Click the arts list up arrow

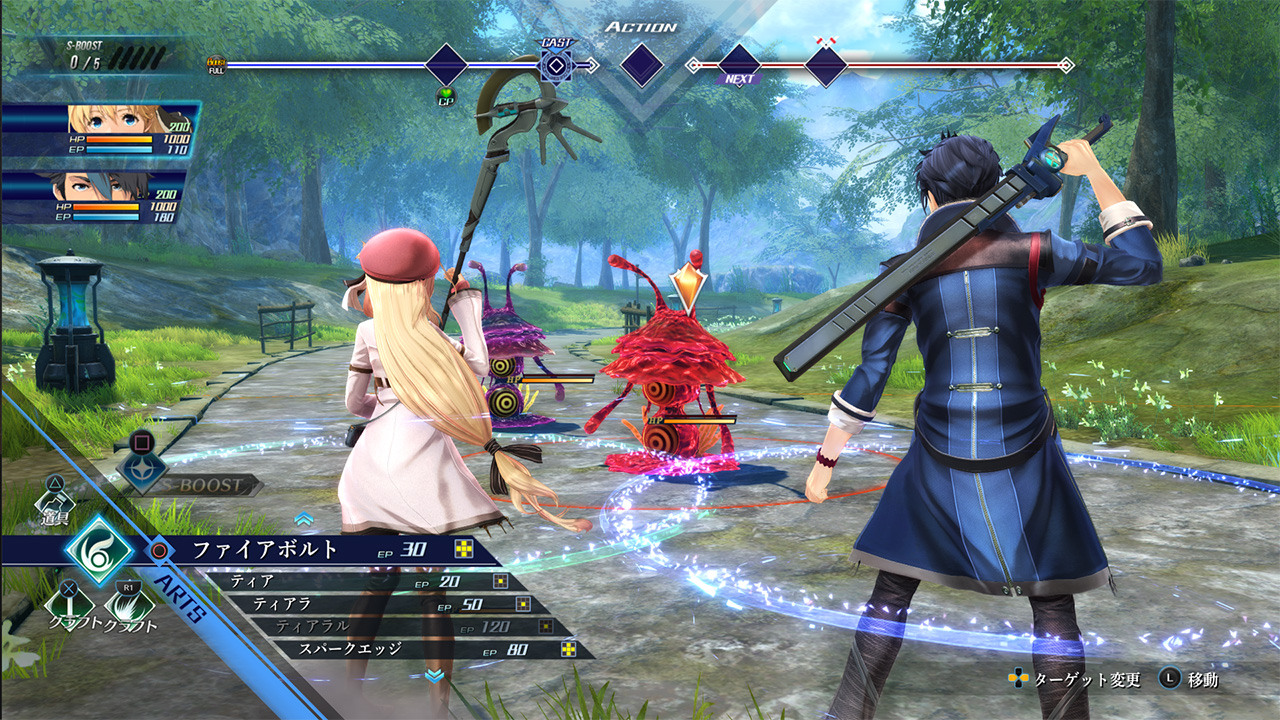pos(304,519)
